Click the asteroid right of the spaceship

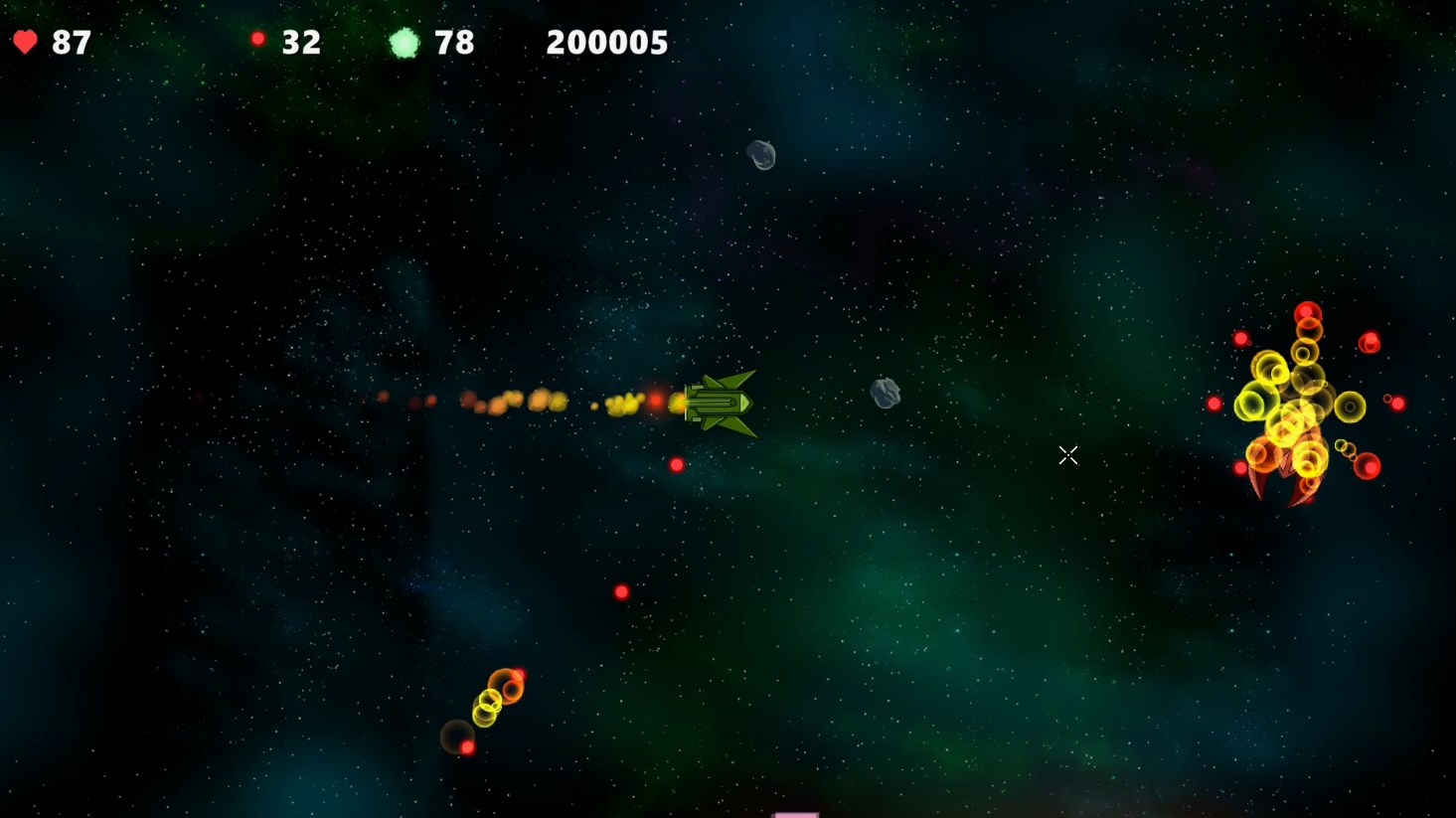click(x=886, y=392)
